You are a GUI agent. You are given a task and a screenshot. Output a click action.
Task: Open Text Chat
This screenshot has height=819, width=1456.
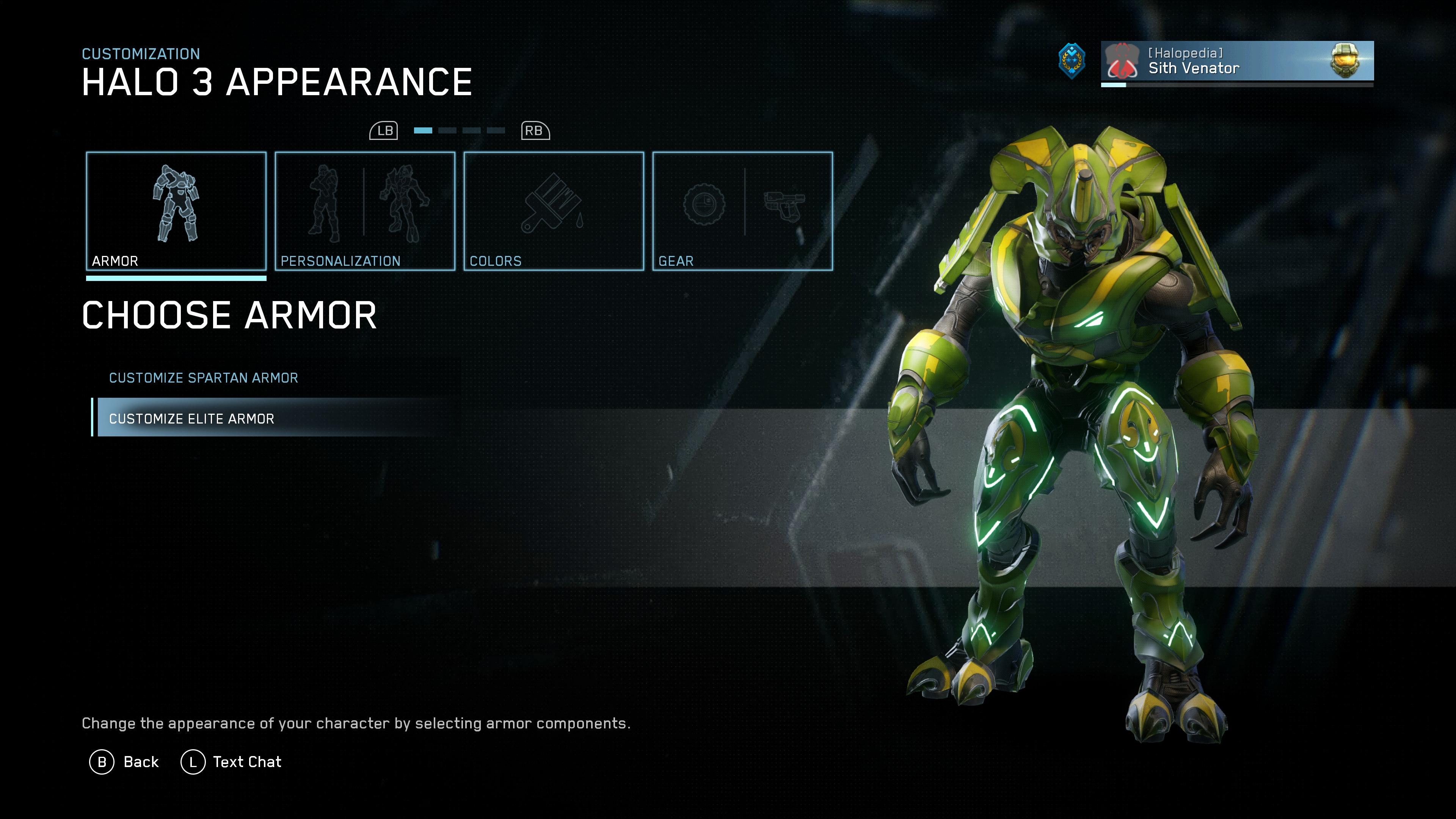231,762
